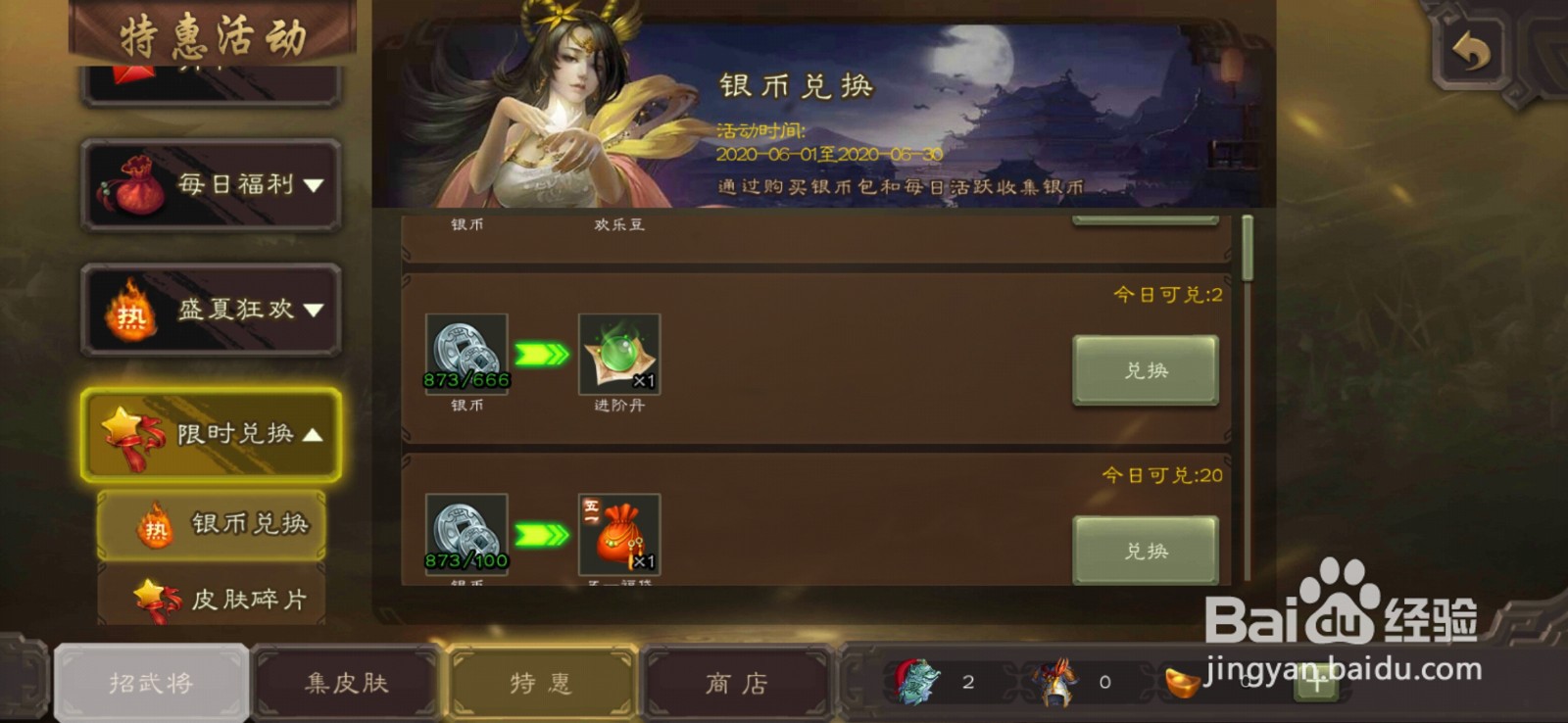Expand the 每日福利 dropdown
This screenshot has width=1568, height=723.
tap(211, 184)
